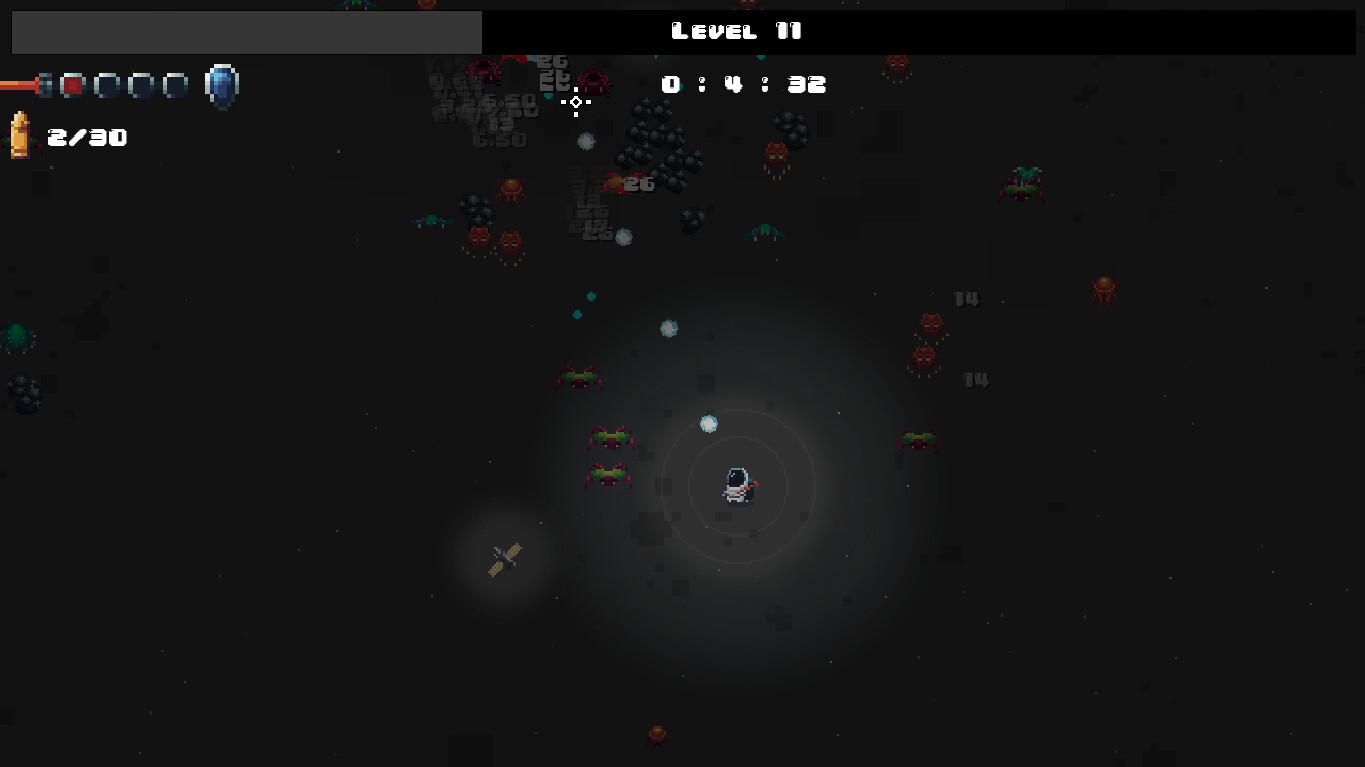Click the player astronaut character
This screenshot has height=767, width=1365.
tap(736, 484)
